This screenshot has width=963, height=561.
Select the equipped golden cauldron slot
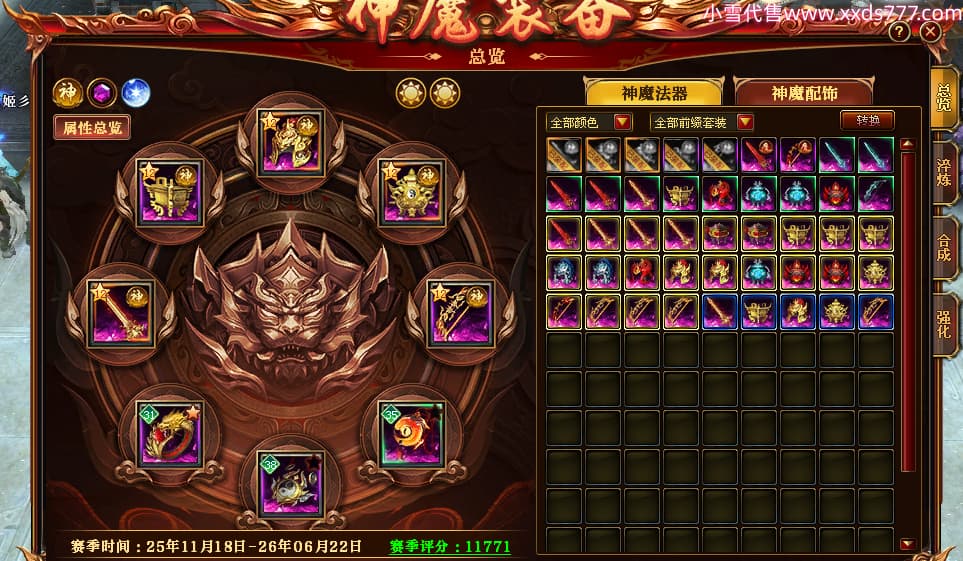169,193
